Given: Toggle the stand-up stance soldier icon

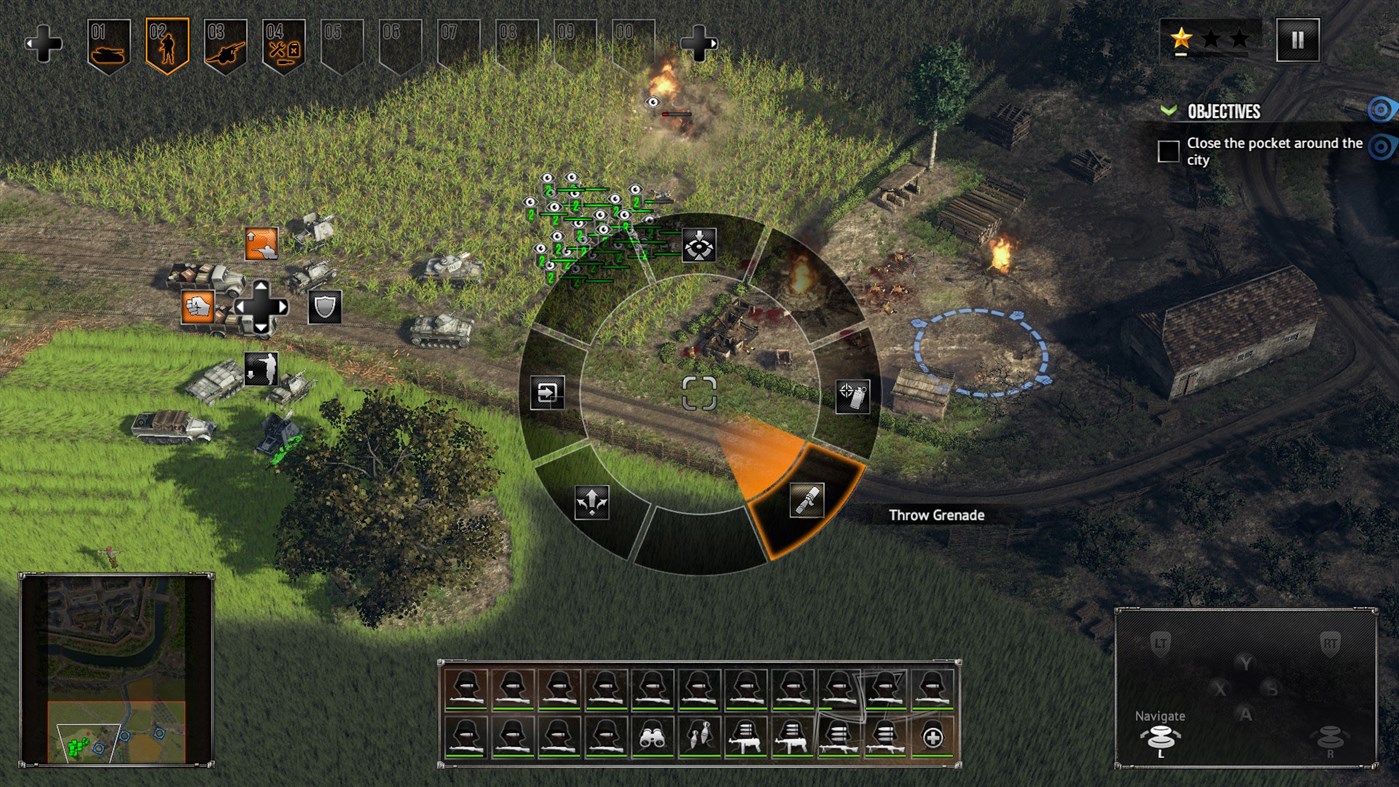Looking at the screenshot, I should pos(263,242).
